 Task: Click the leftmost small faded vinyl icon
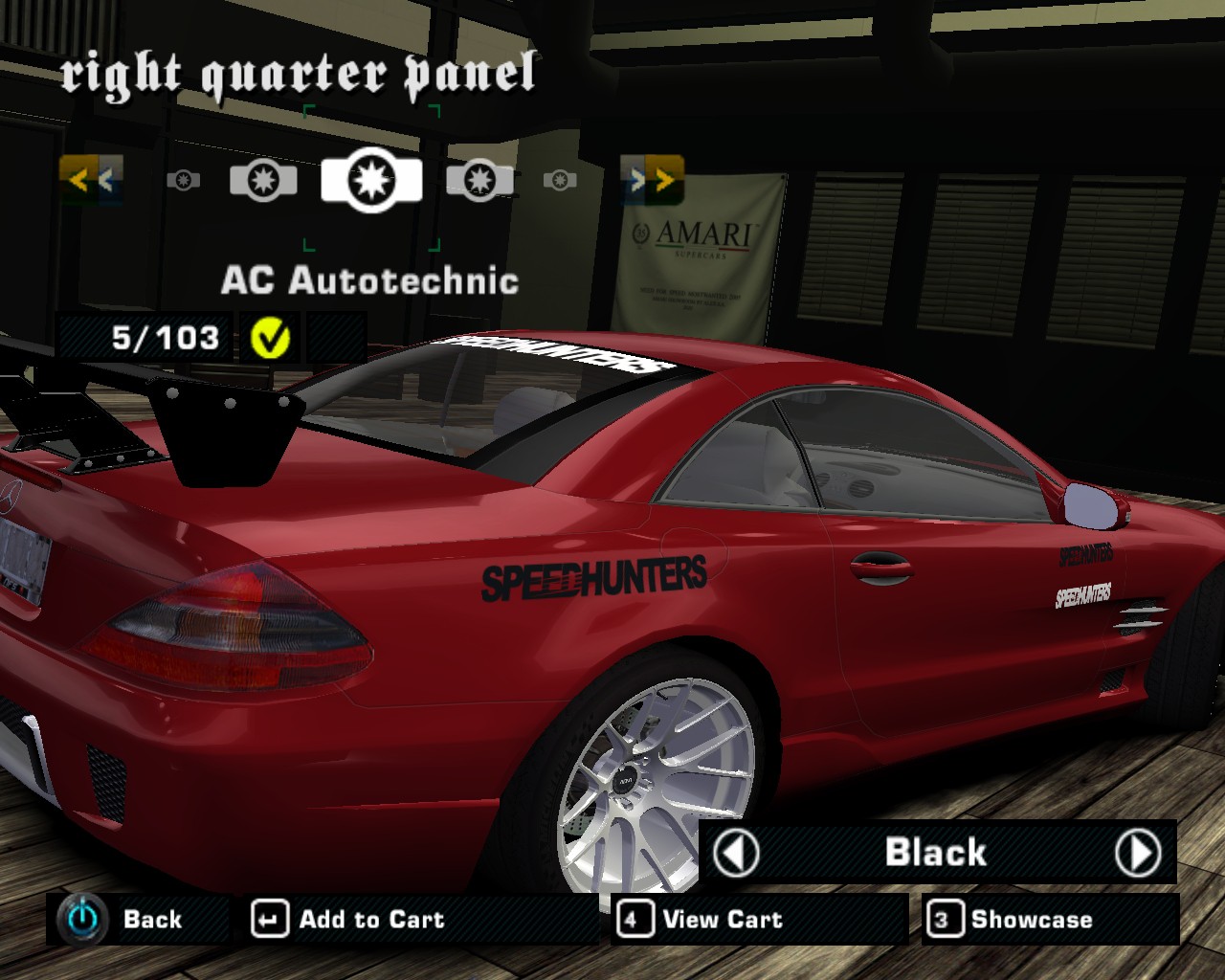click(185, 179)
